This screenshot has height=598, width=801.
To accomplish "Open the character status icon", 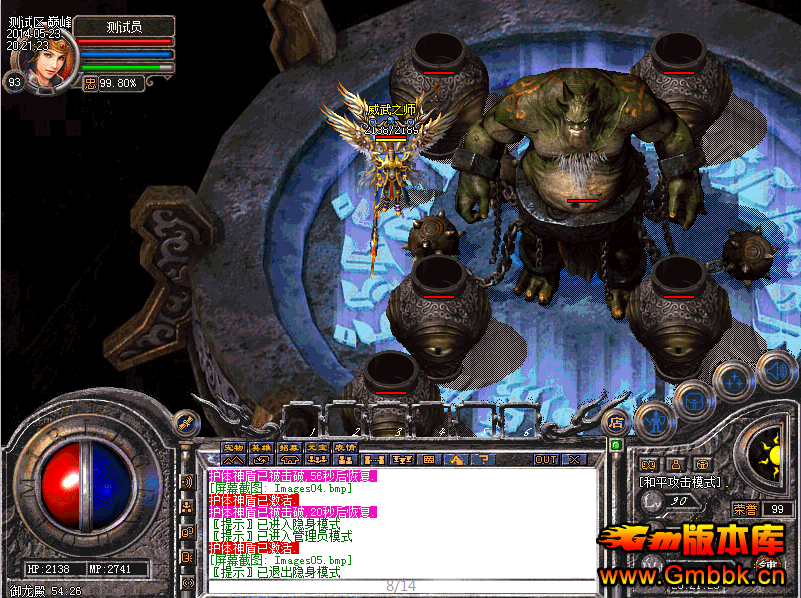I will click(652, 421).
